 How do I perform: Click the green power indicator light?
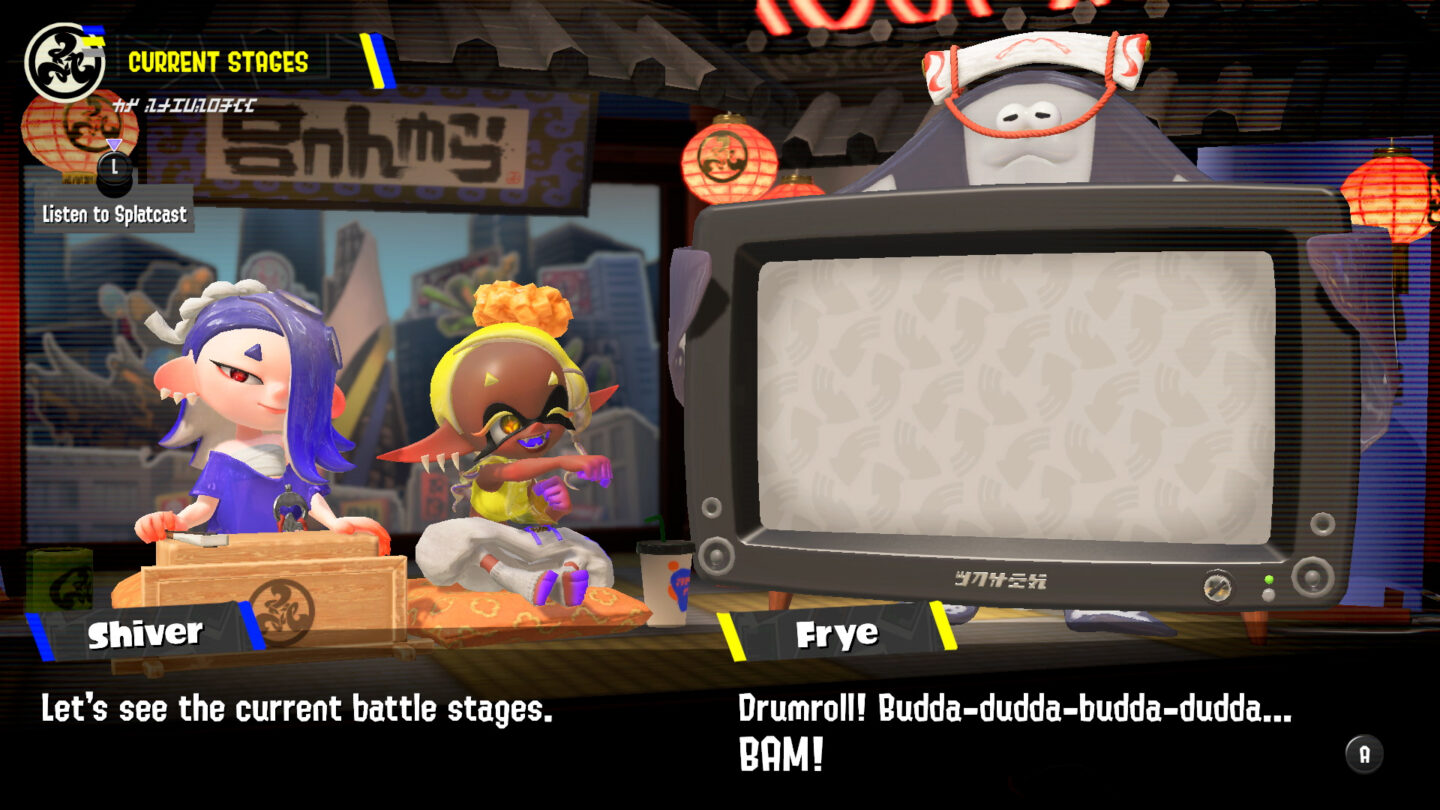1270,578
